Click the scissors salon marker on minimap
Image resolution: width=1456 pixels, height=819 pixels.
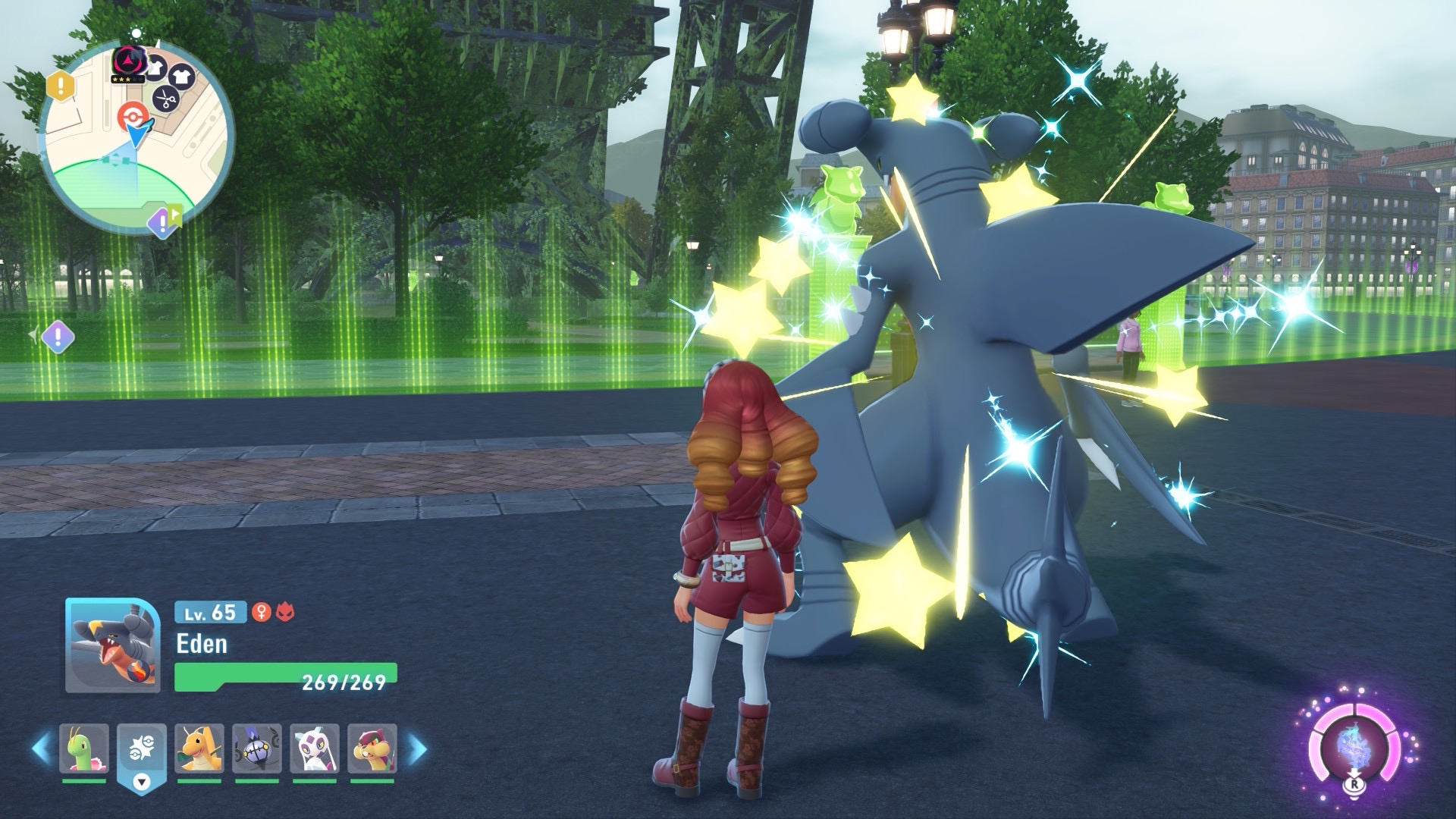[165, 99]
